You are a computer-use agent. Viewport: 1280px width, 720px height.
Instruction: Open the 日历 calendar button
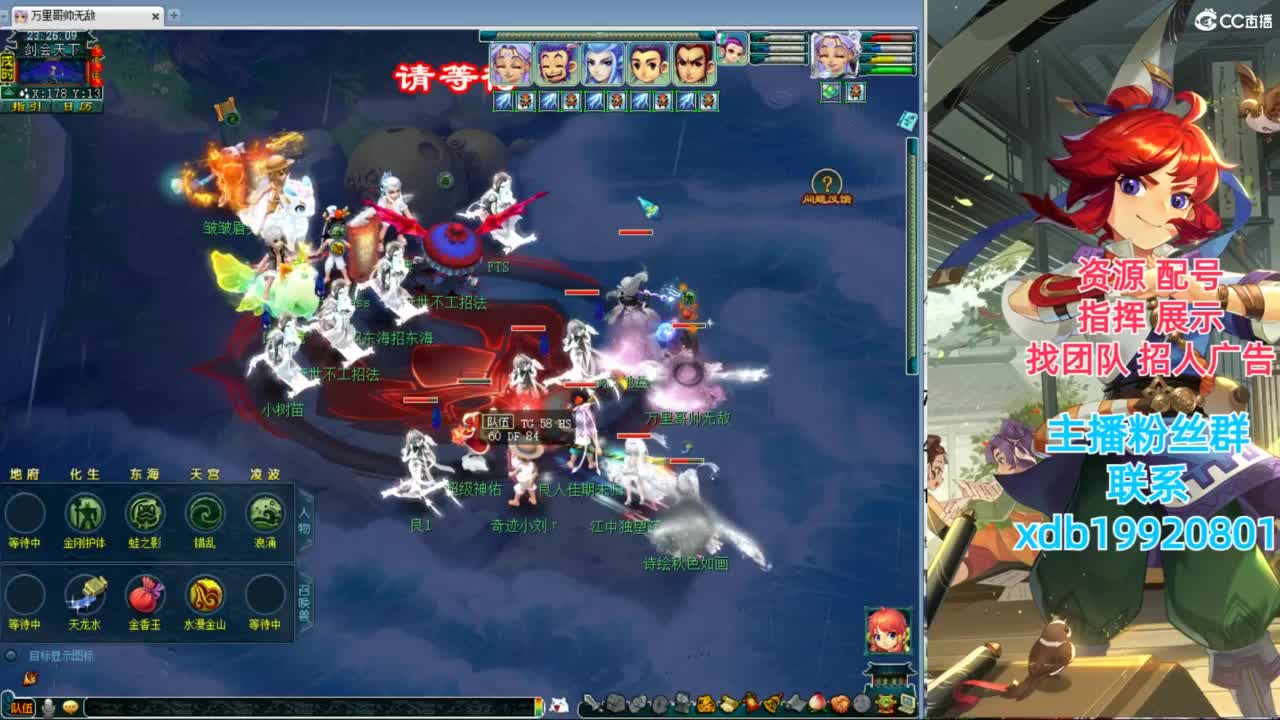tap(76, 106)
